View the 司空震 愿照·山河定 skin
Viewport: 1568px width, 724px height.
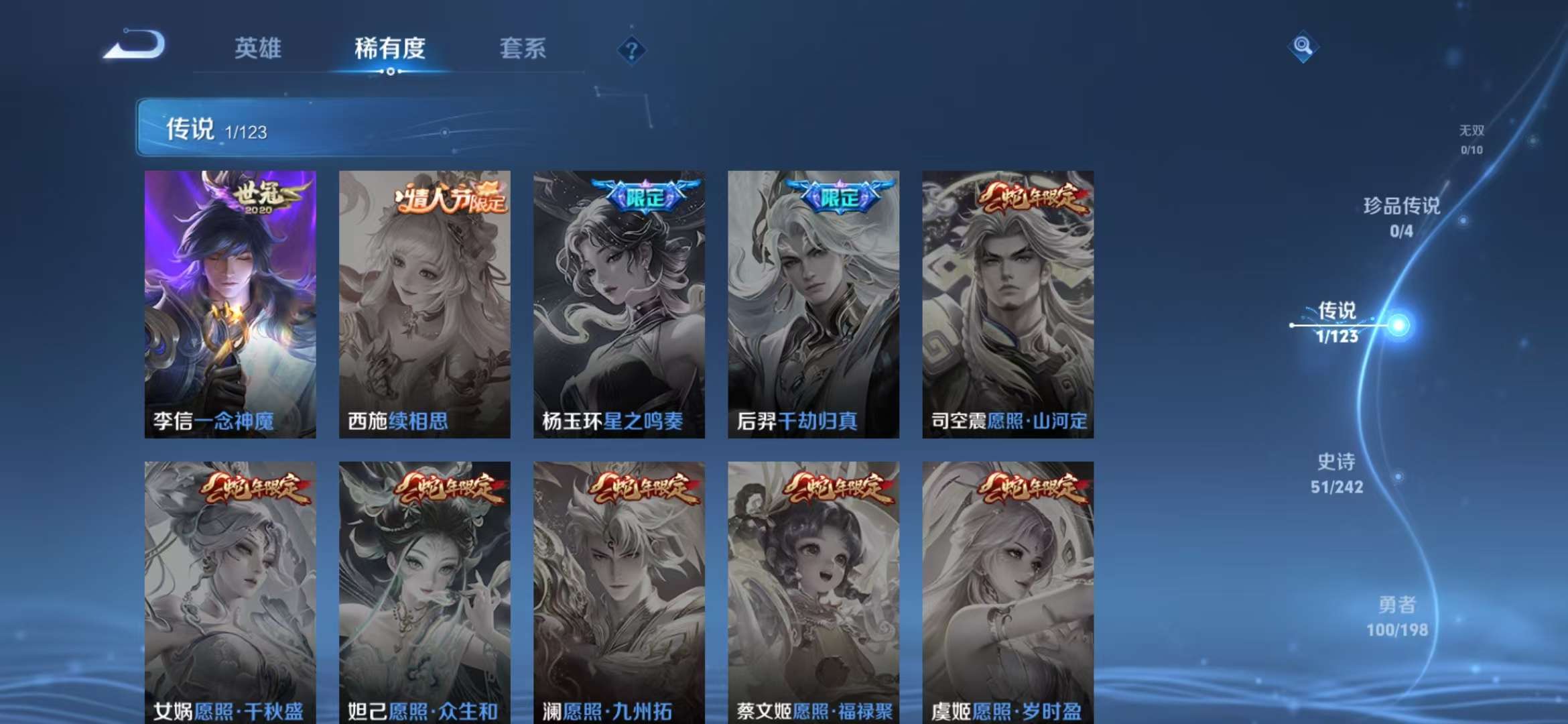[1006, 302]
